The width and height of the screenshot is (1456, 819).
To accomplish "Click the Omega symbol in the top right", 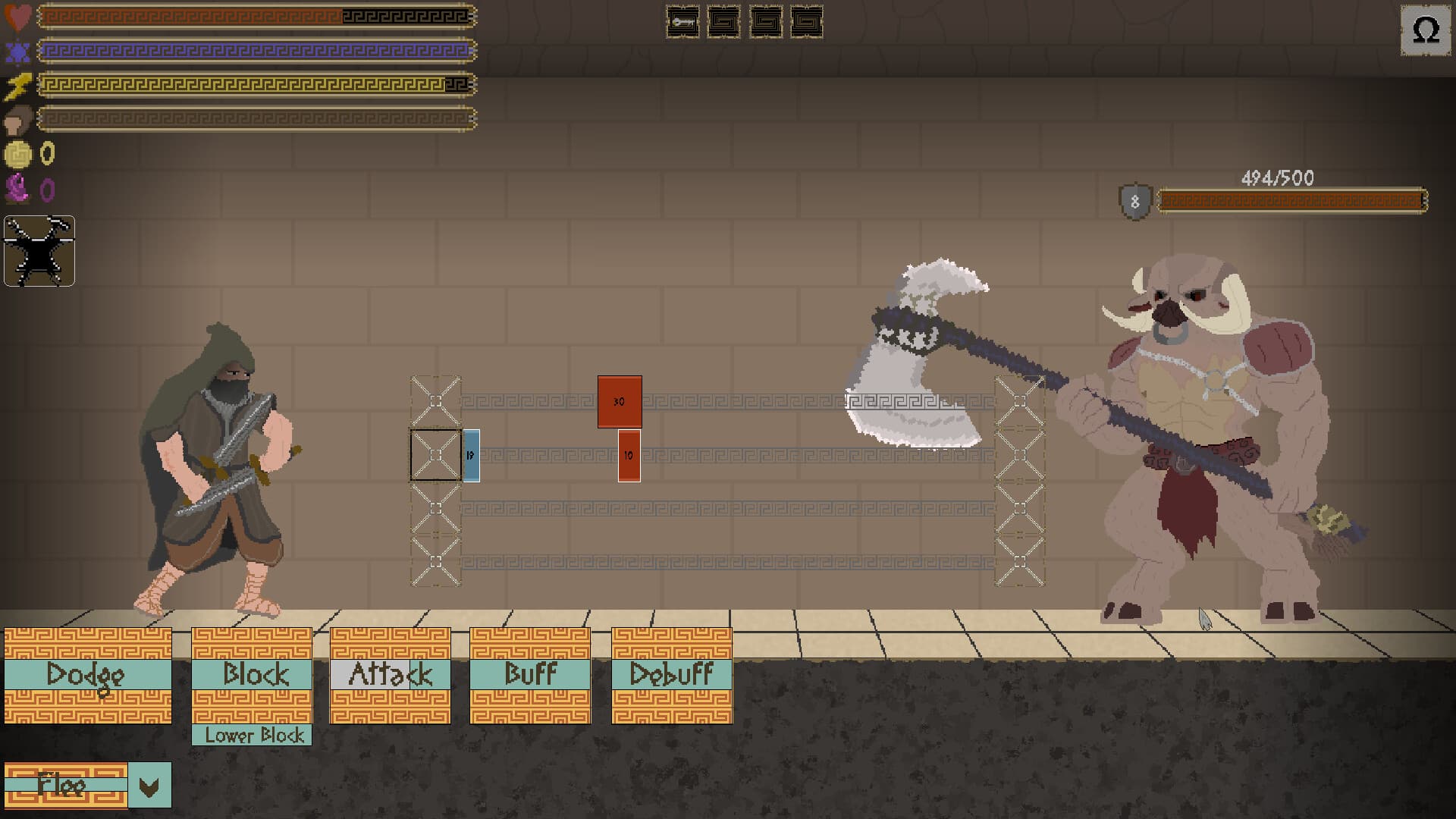I will coord(1424,30).
